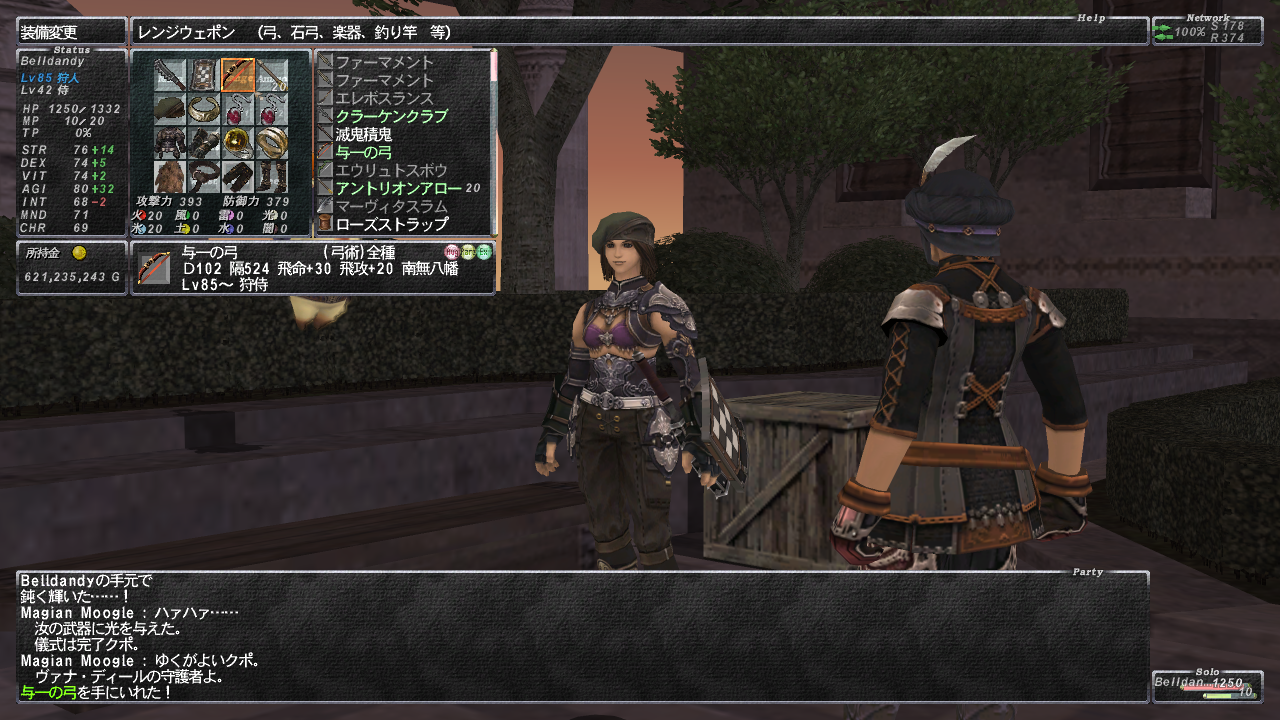Choose エレボスランス from the item list
The image size is (1280, 720).
(x=384, y=98)
